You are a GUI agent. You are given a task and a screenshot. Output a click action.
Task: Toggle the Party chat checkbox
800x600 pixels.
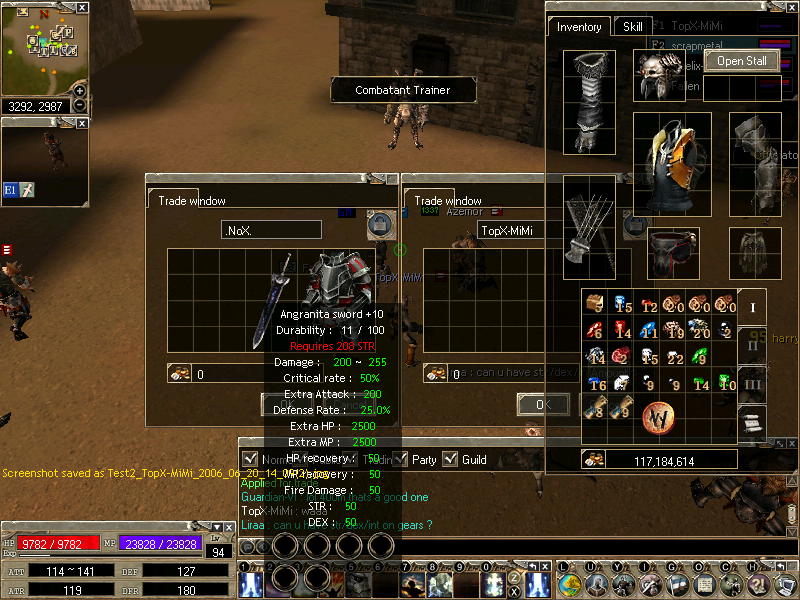click(401, 459)
